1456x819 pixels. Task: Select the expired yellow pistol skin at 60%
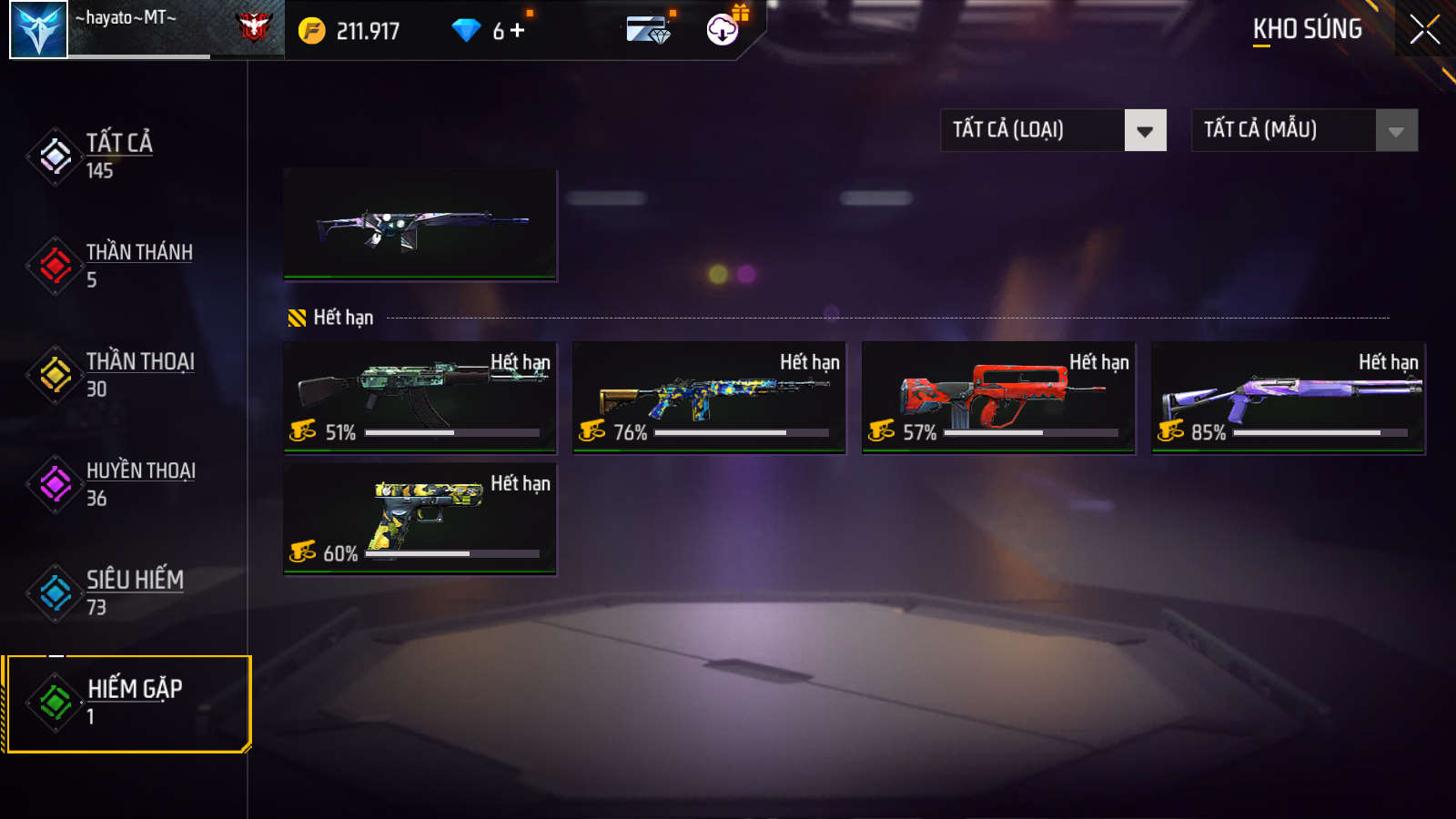(420, 518)
